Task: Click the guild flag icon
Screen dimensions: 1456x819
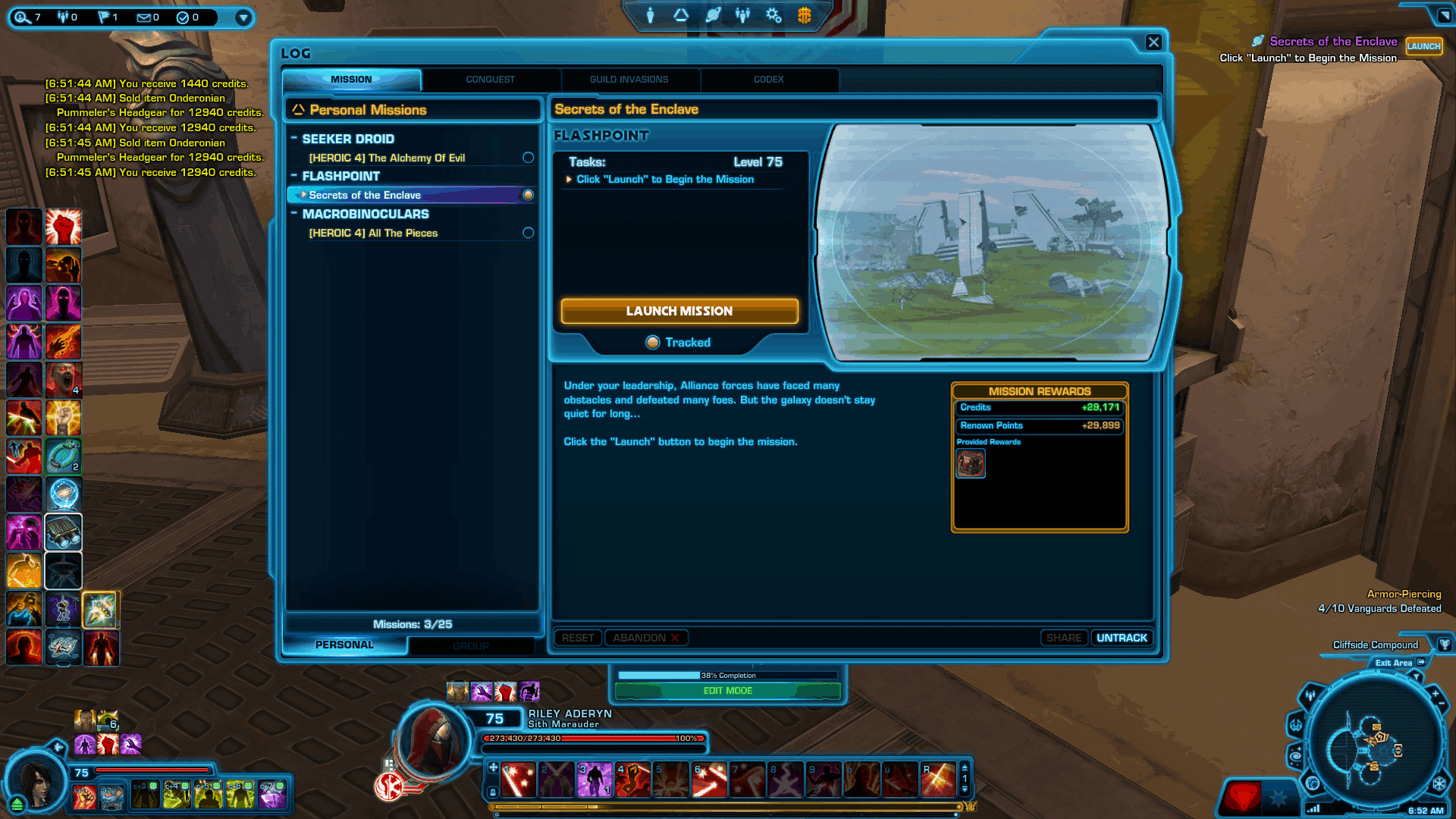Action: [x=104, y=17]
